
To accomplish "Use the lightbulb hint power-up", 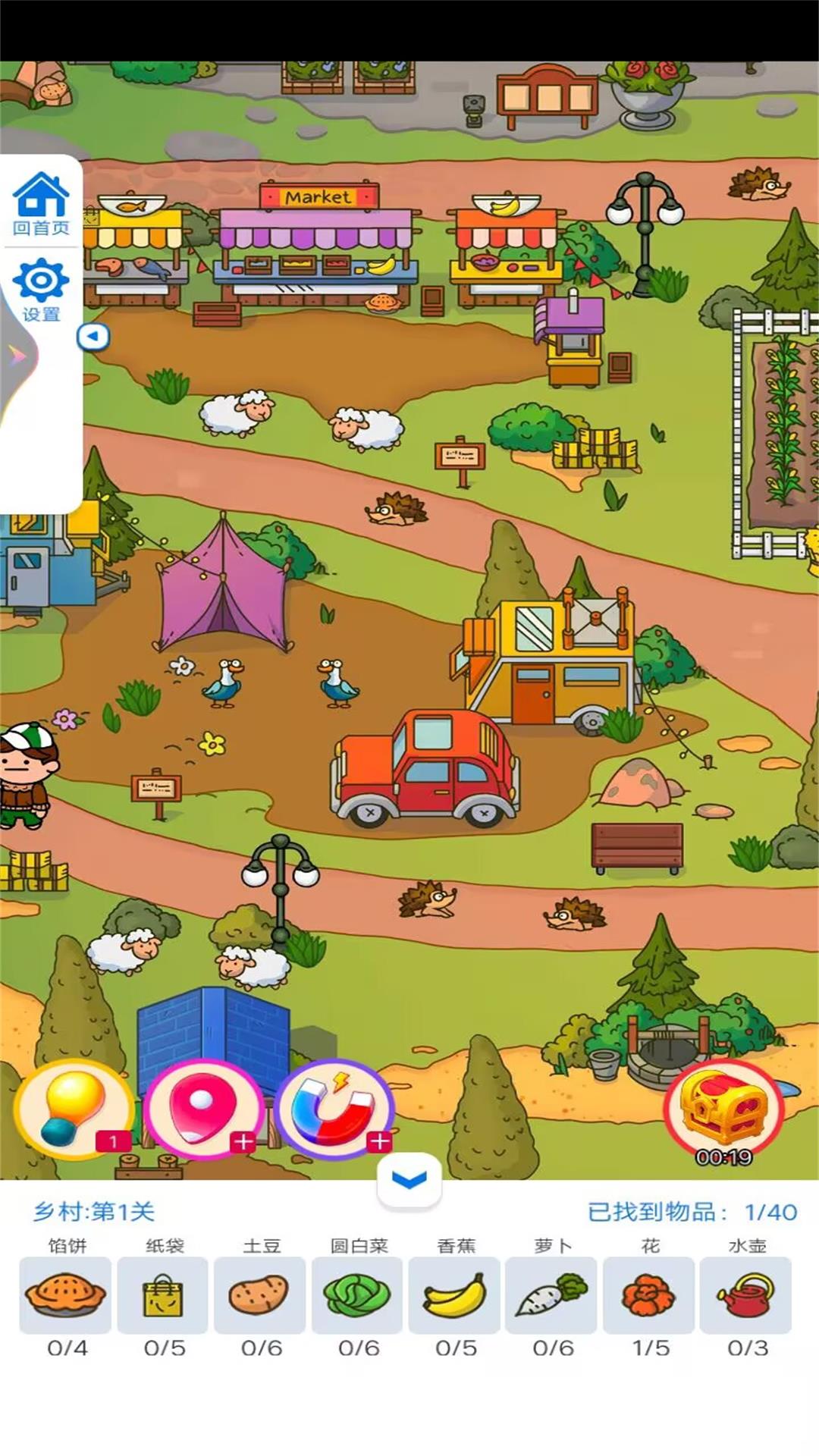I will pyautogui.click(x=74, y=1110).
